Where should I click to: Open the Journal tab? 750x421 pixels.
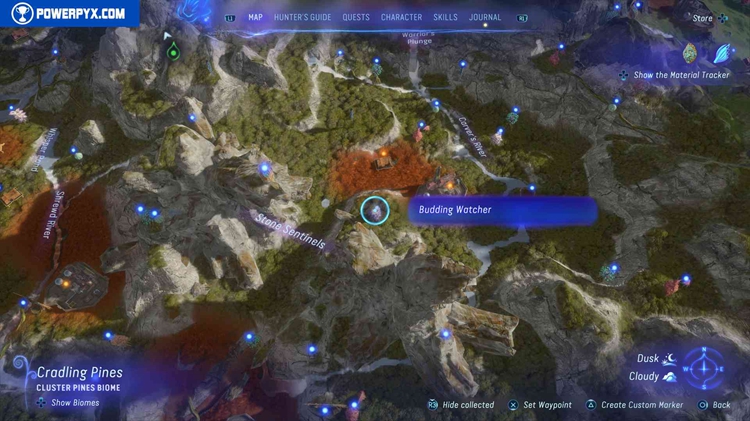[485, 17]
